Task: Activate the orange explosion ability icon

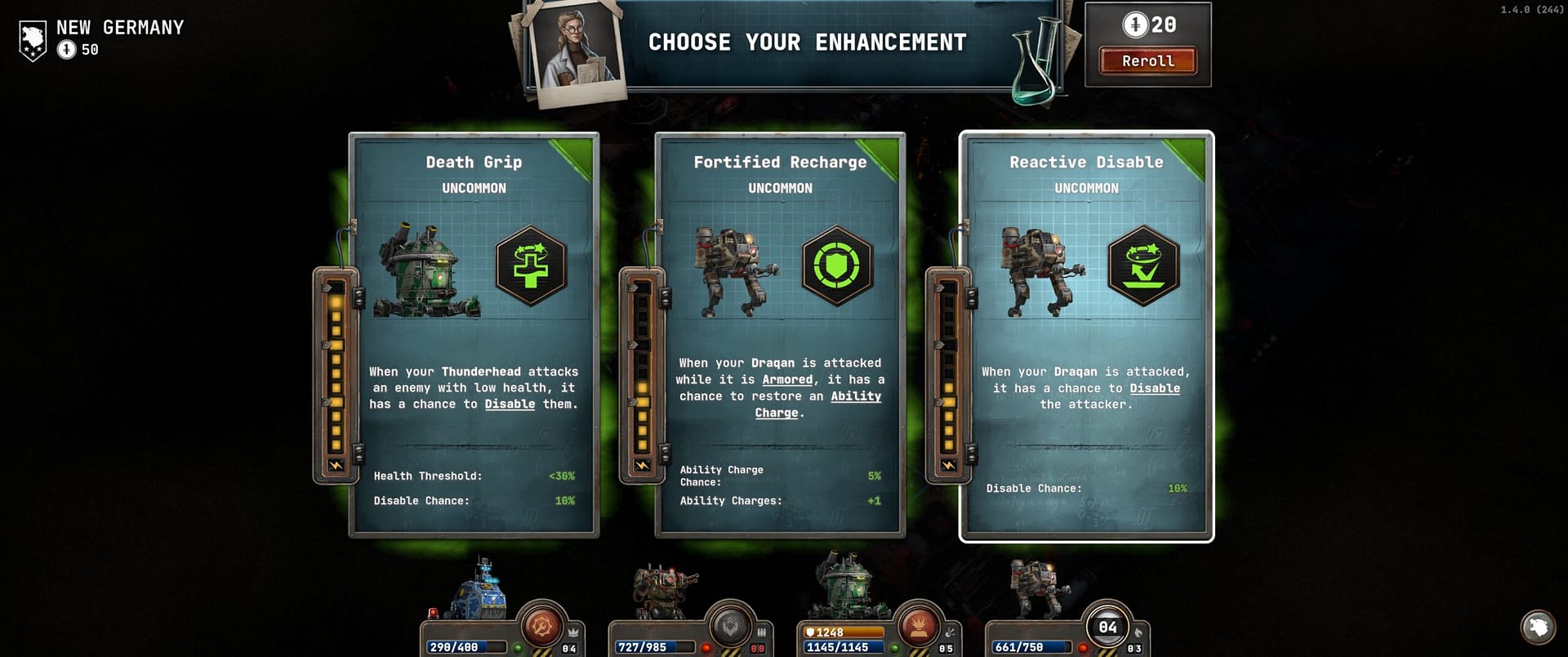Action: click(x=919, y=628)
